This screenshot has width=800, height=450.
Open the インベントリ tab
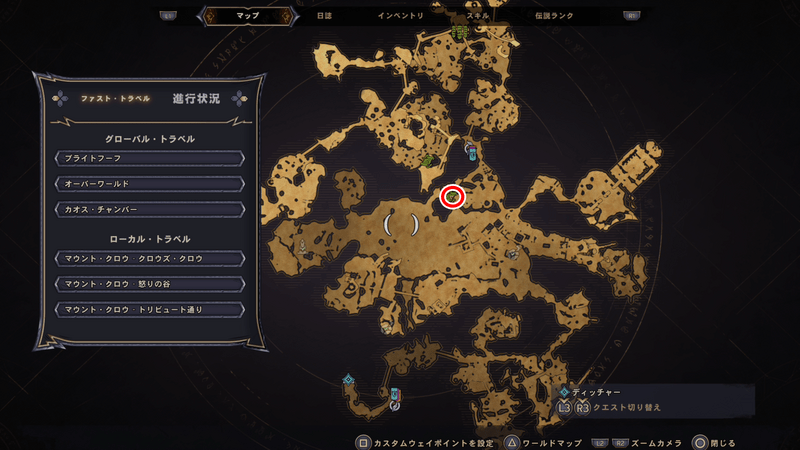[x=400, y=16]
